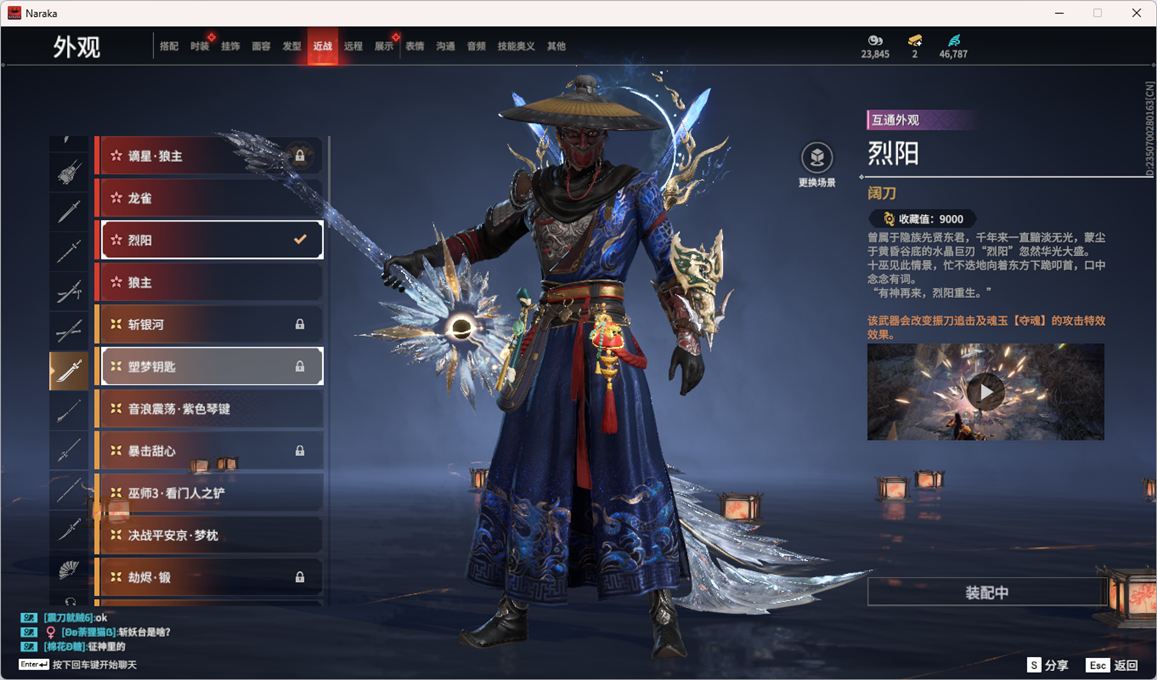This screenshot has width=1157, height=680.
Task: Choose the 龙雀 weapon skin
Action: (x=209, y=198)
